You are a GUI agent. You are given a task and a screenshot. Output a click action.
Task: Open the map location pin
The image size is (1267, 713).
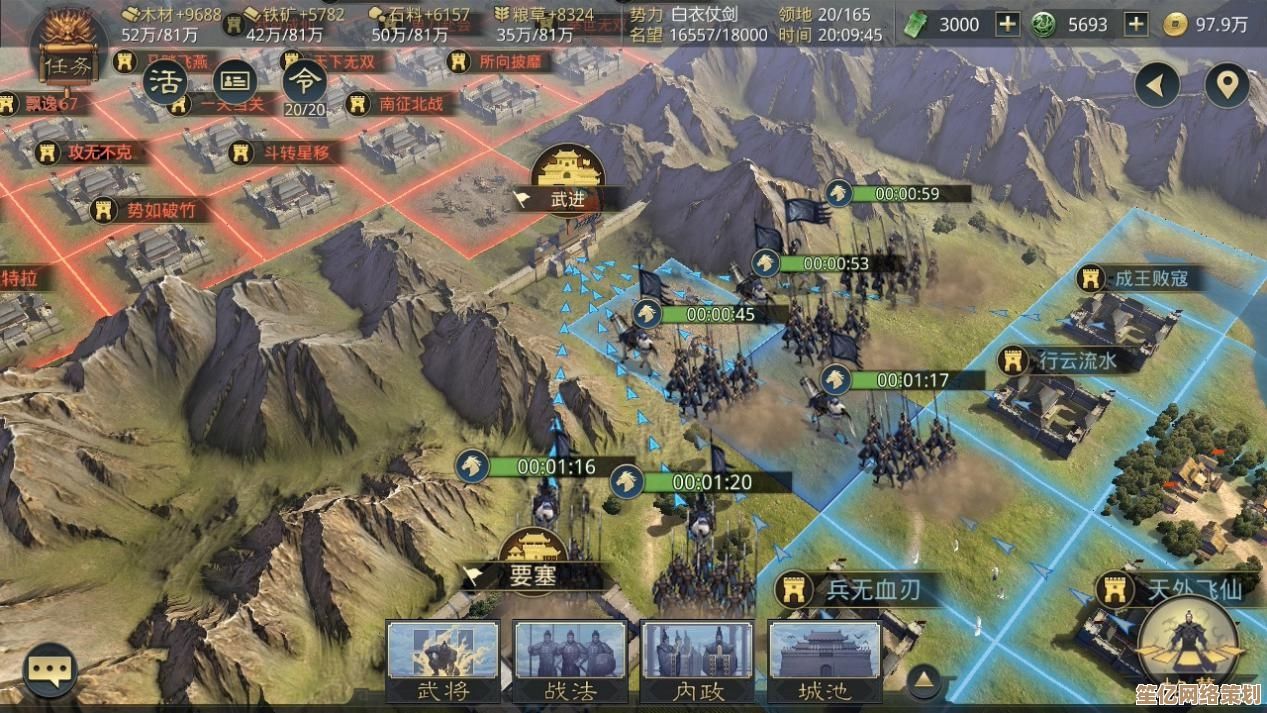pyautogui.click(x=1226, y=86)
